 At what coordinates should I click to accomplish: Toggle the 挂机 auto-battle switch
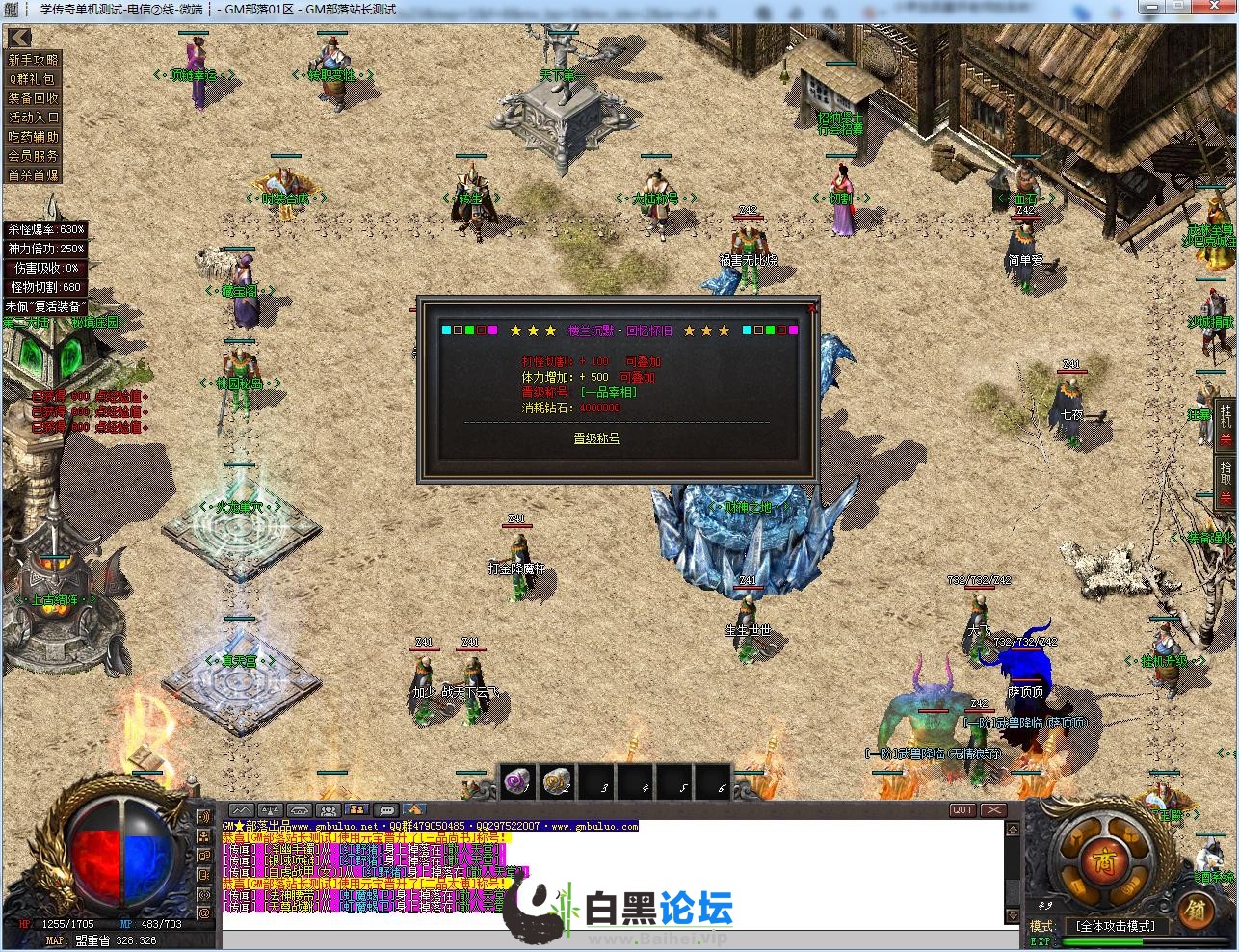pyautogui.click(x=1226, y=425)
